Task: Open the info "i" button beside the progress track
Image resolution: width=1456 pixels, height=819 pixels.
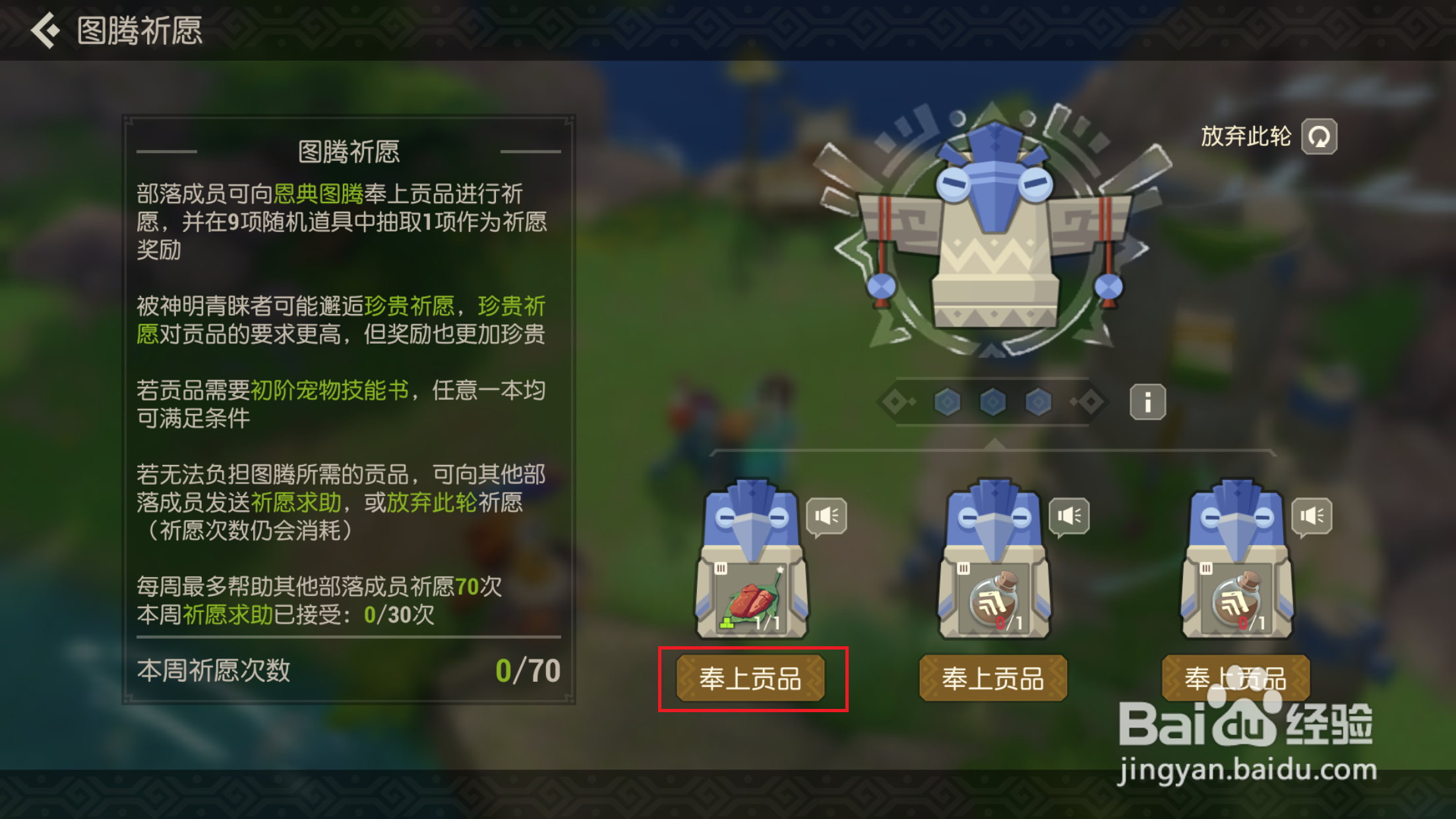Action: pyautogui.click(x=1146, y=401)
